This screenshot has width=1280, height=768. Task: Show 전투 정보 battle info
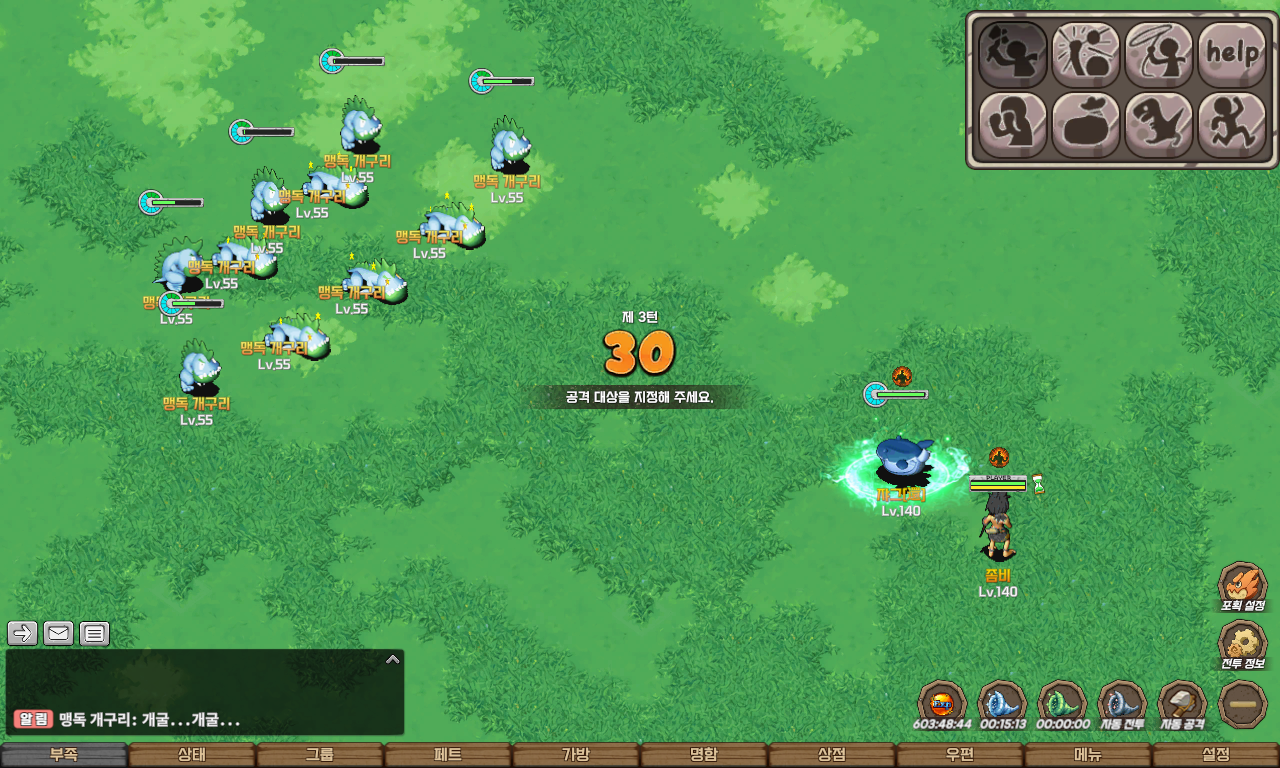click(1243, 645)
